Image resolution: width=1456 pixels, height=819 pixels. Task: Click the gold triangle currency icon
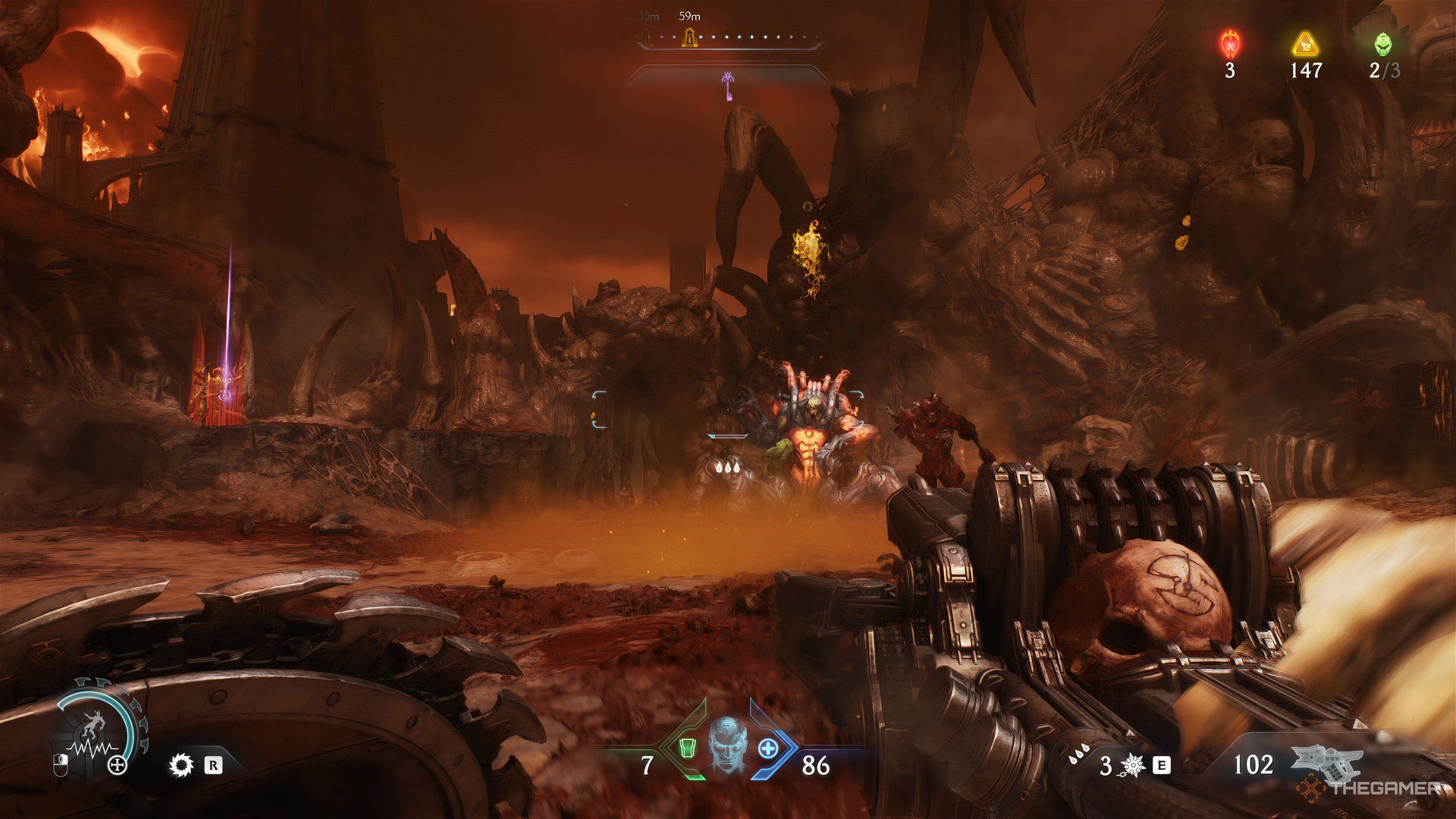[x=1305, y=45]
